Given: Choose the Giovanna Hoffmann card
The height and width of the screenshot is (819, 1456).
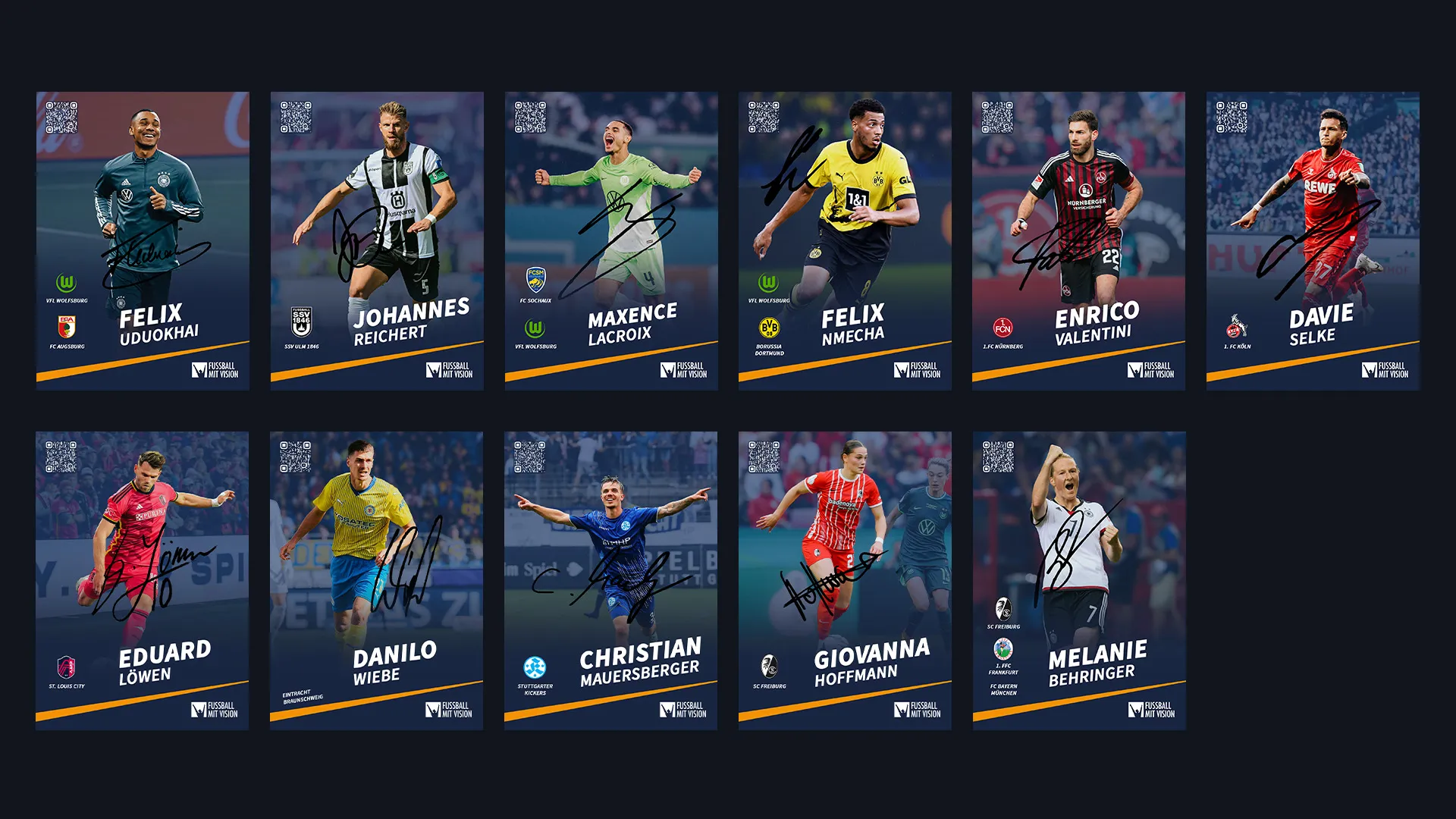Looking at the screenshot, I should tap(845, 581).
